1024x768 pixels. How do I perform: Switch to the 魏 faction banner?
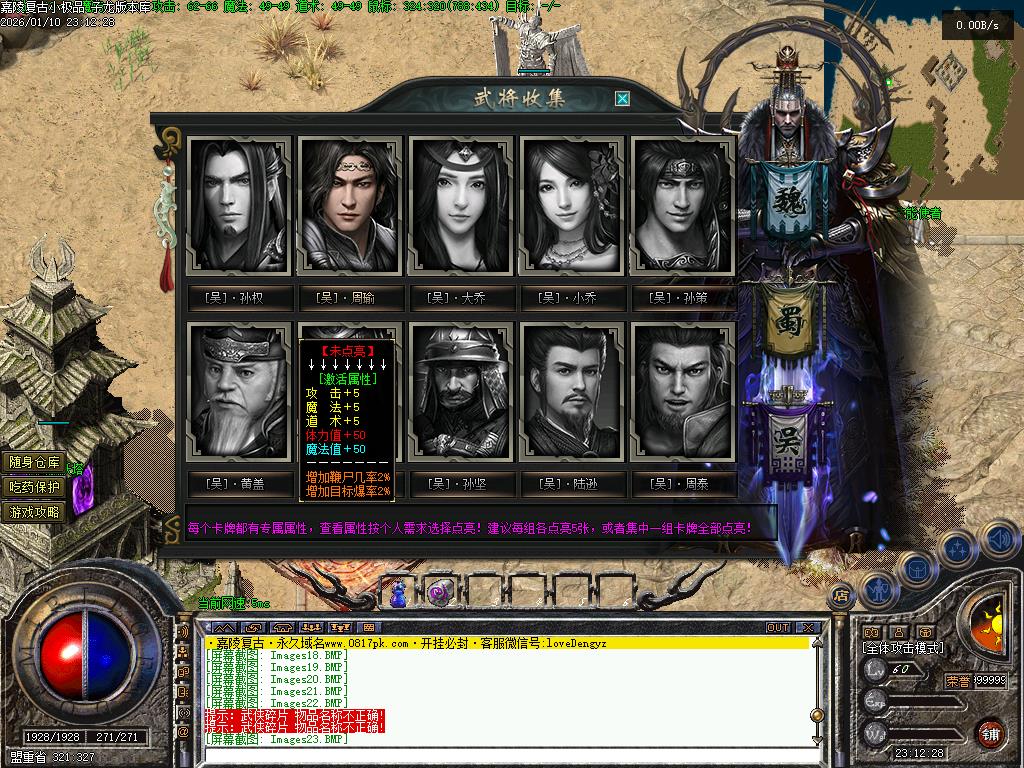[787, 200]
